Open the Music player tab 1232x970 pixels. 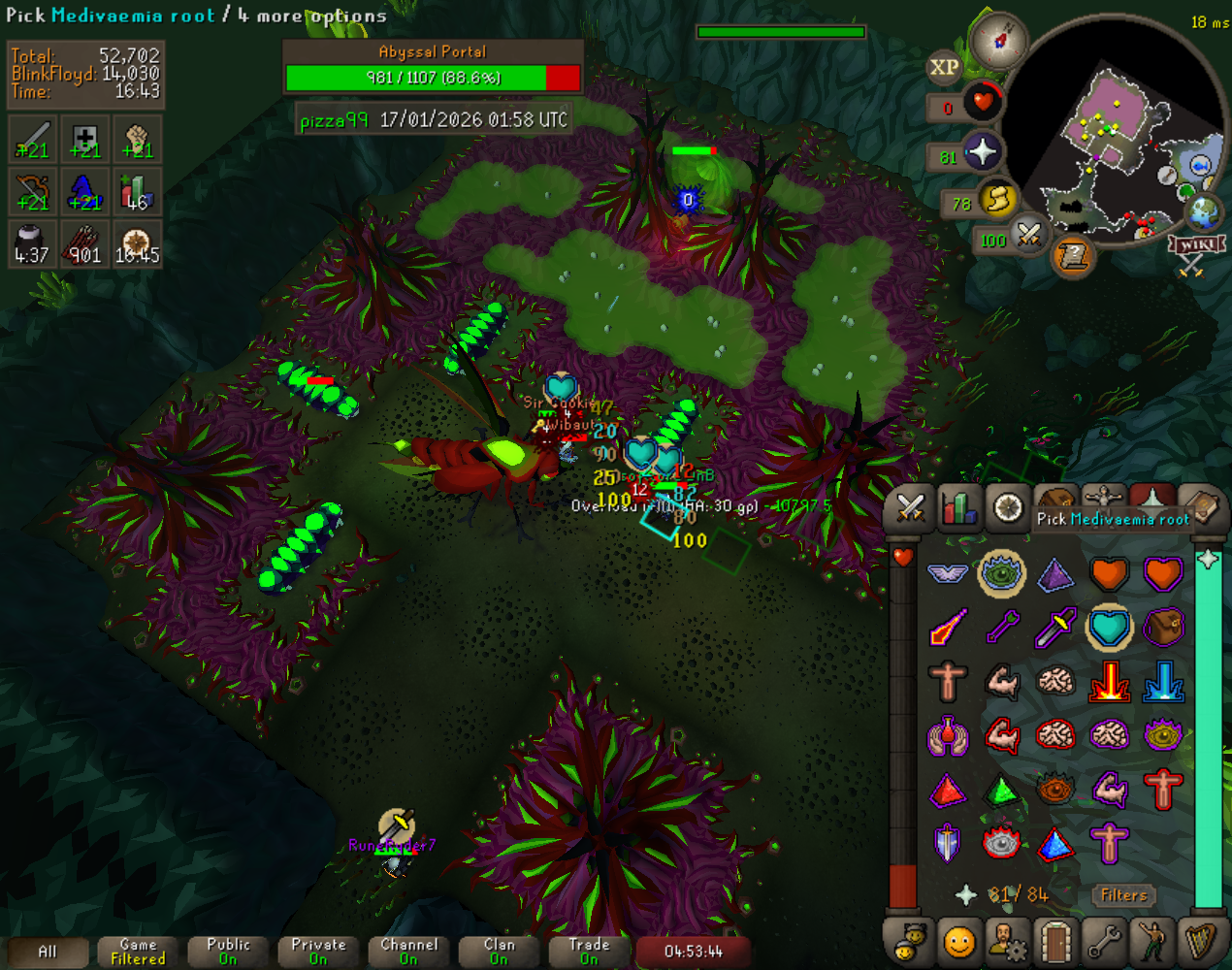pyautogui.click(x=1201, y=941)
